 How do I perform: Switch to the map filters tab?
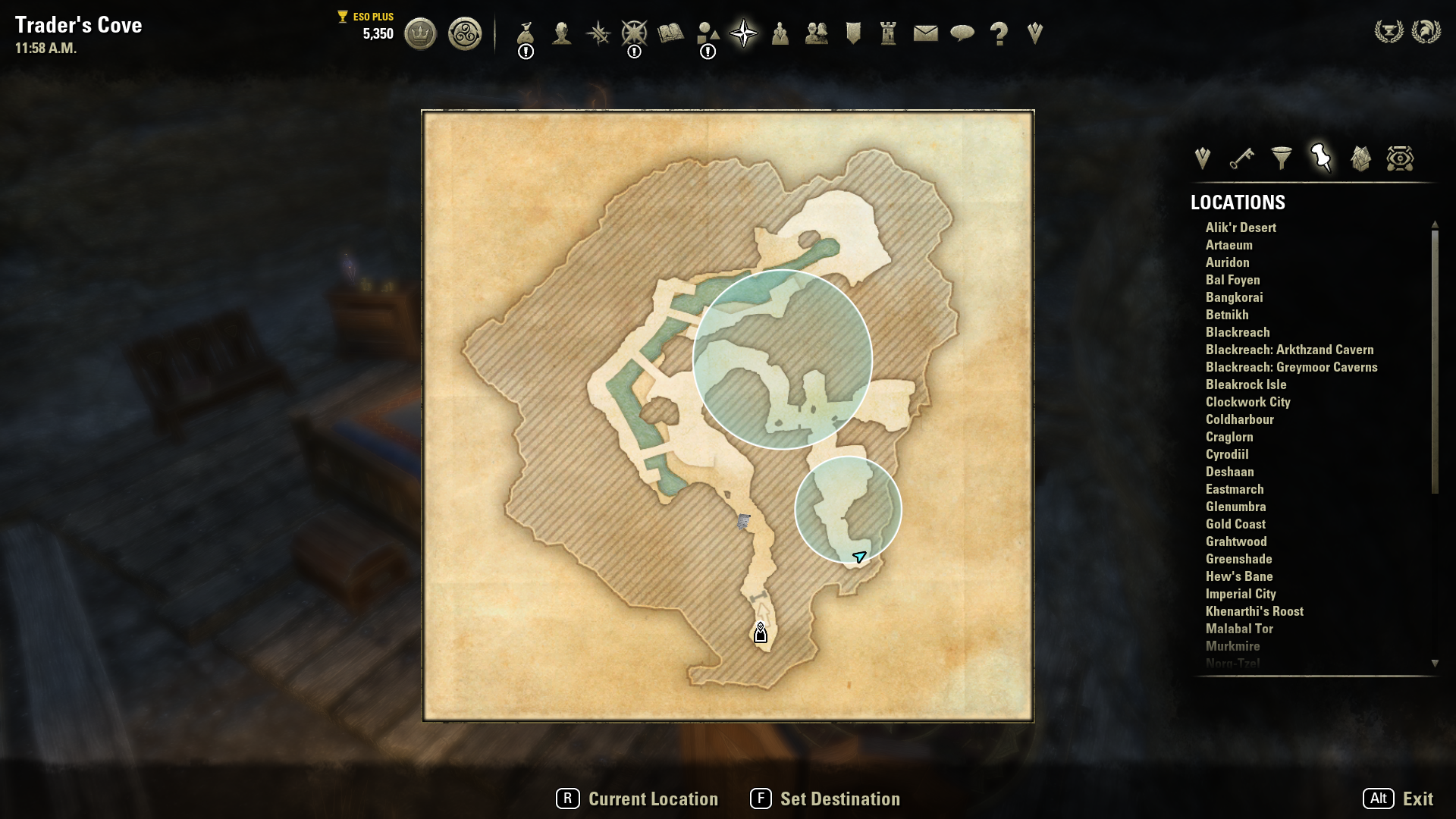(1282, 158)
